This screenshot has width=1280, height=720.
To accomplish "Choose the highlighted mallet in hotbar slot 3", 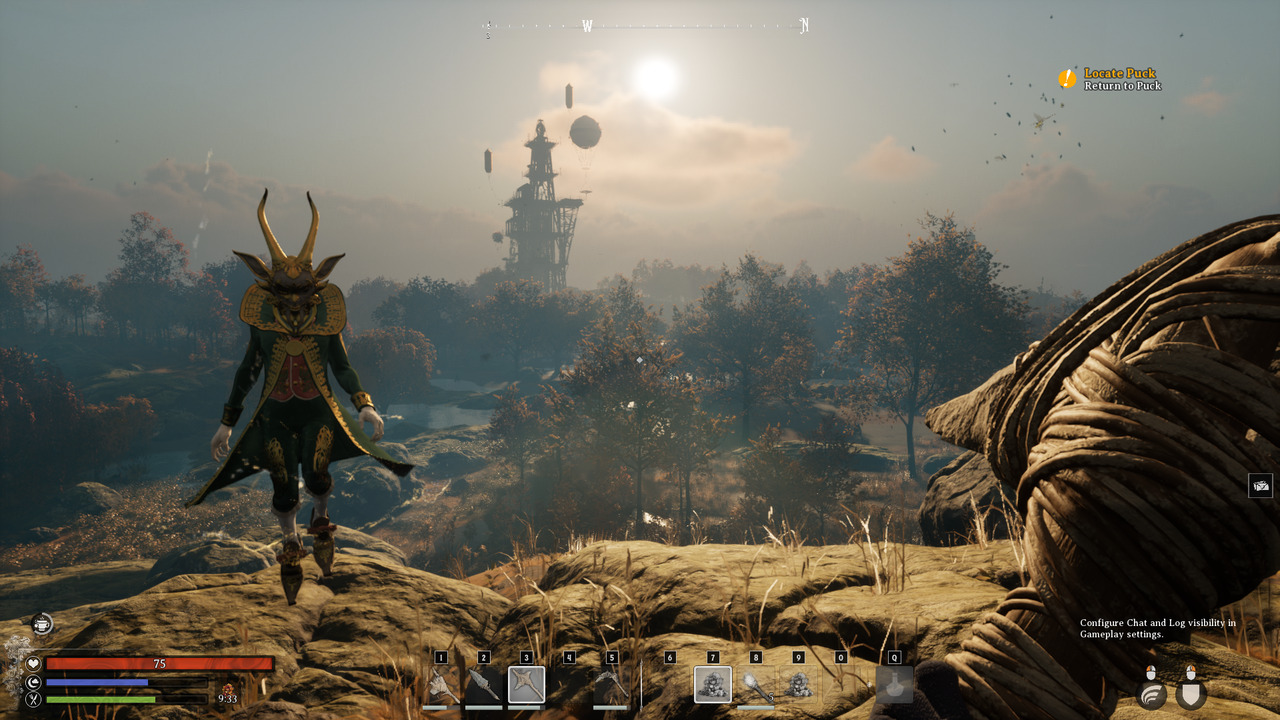I will point(526,685).
